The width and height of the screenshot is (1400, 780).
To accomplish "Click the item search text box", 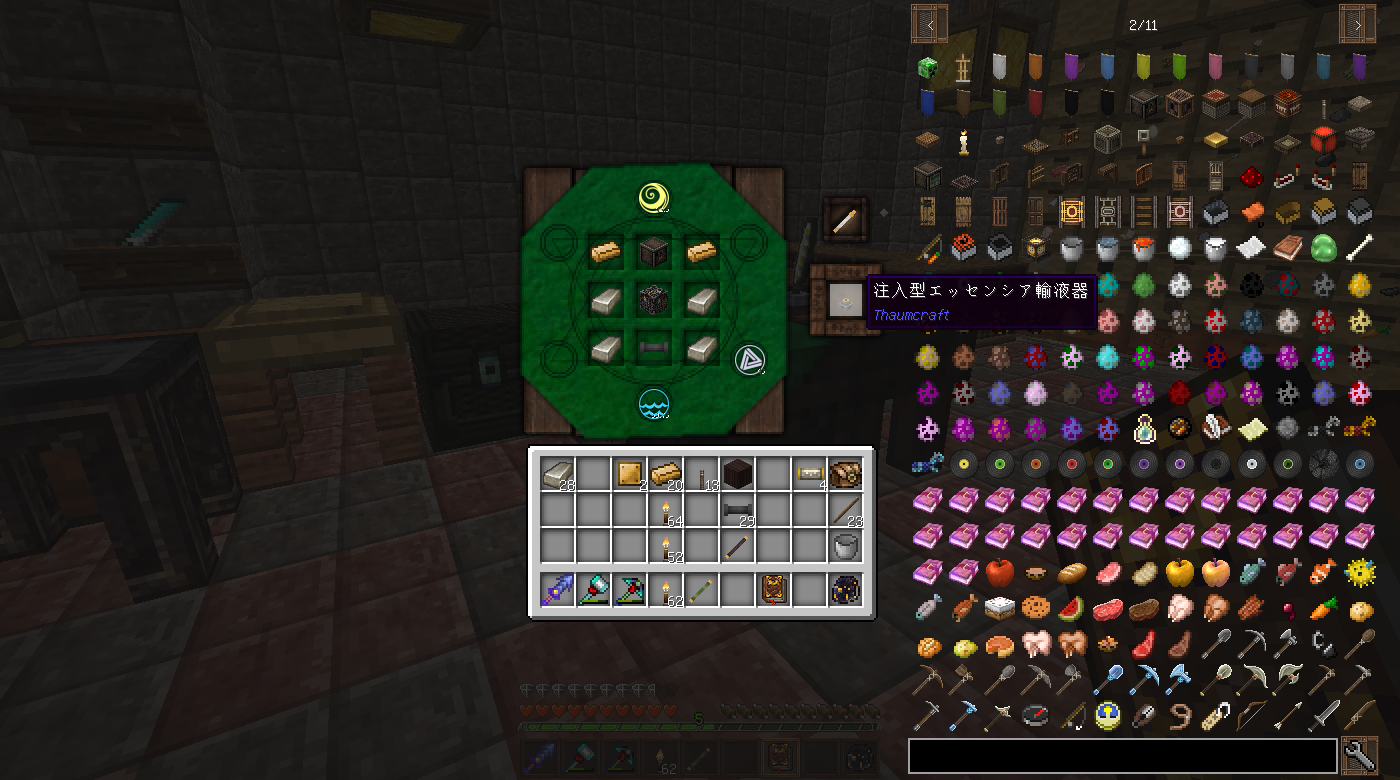I will point(1122,757).
